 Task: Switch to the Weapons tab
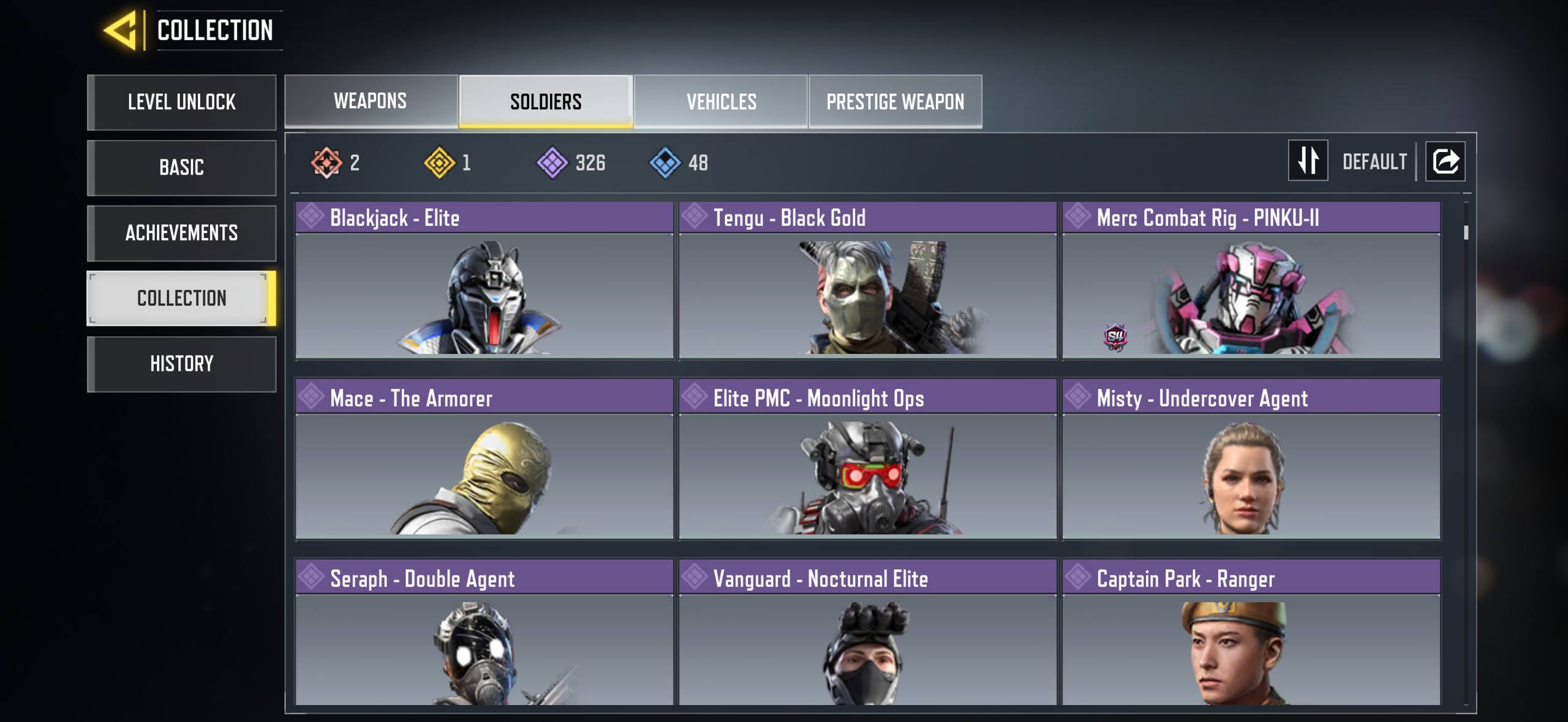point(371,101)
